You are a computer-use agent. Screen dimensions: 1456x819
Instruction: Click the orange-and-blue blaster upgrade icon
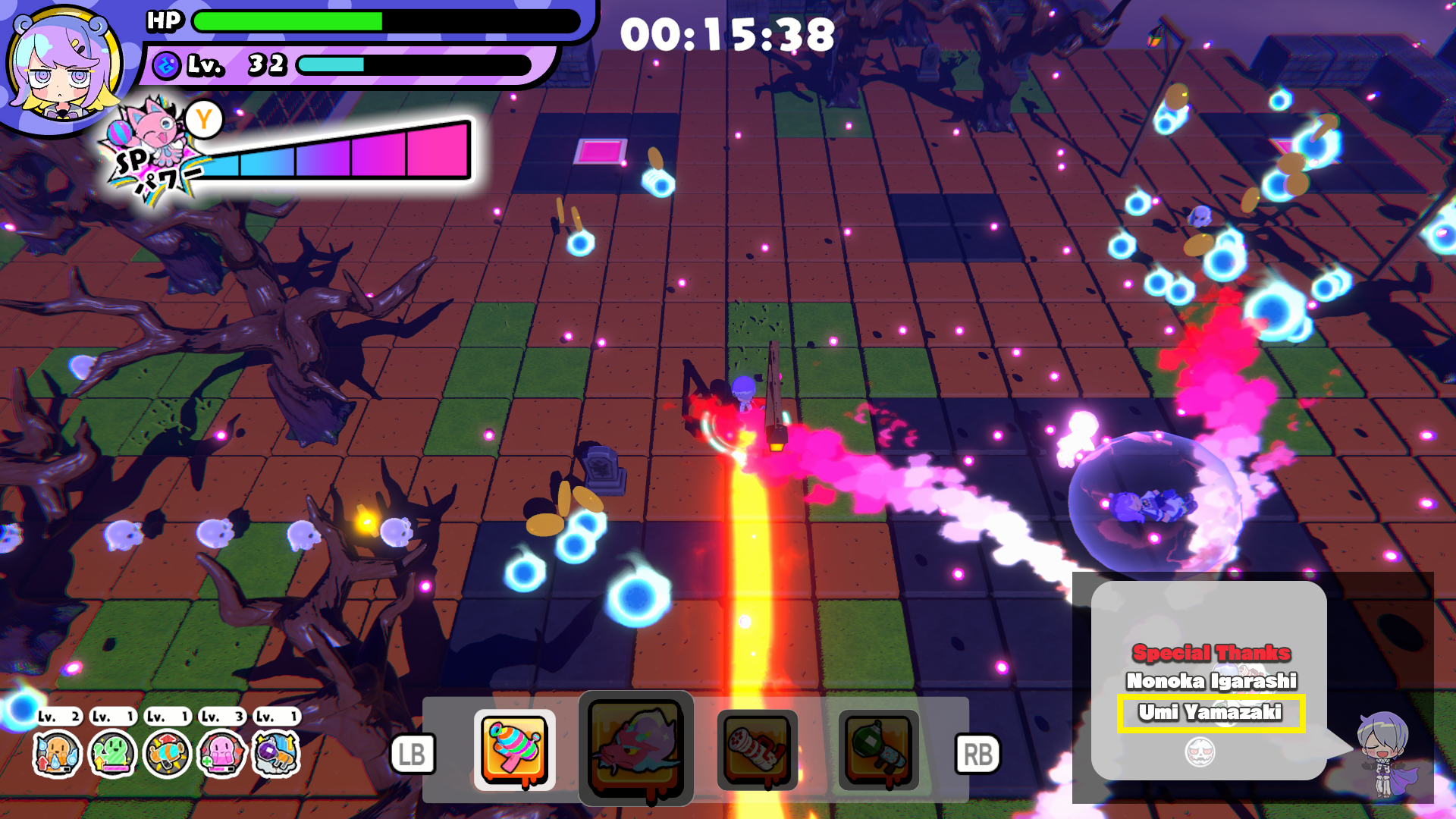(x=167, y=754)
